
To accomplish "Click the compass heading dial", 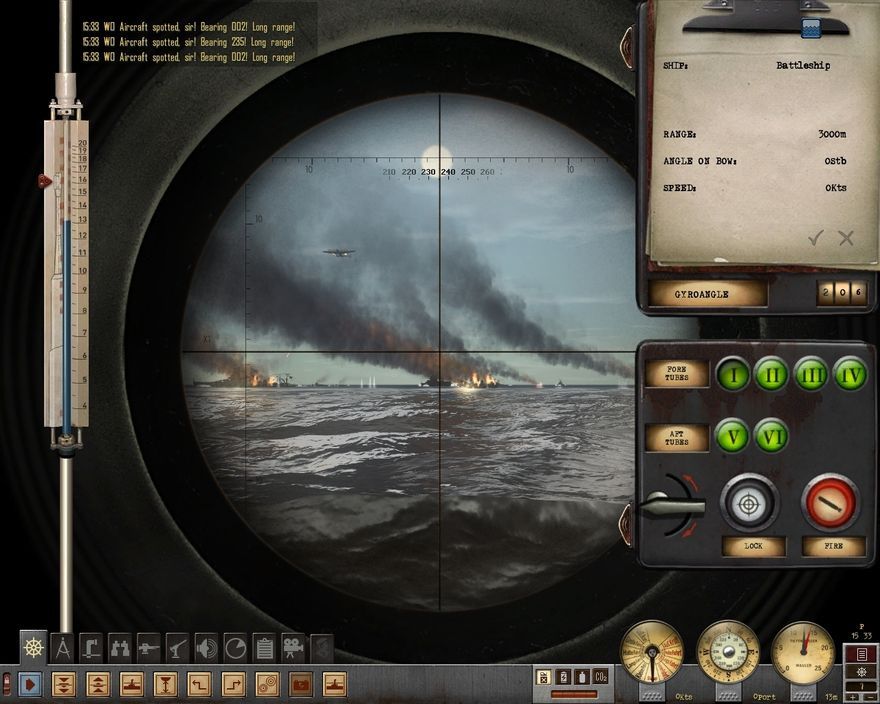I will pyautogui.click(x=727, y=651).
